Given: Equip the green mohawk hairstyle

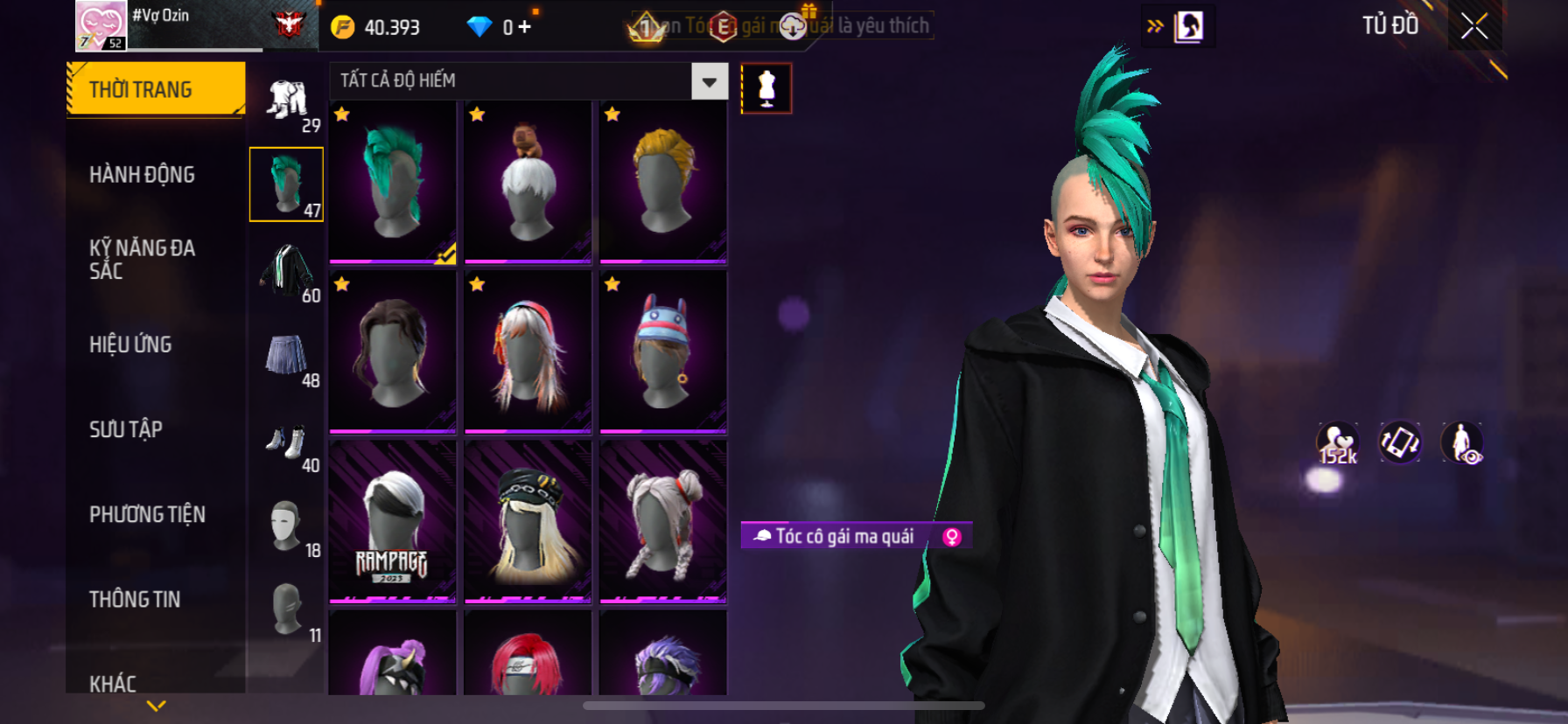Looking at the screenshot, I should (x=393, y=182).
